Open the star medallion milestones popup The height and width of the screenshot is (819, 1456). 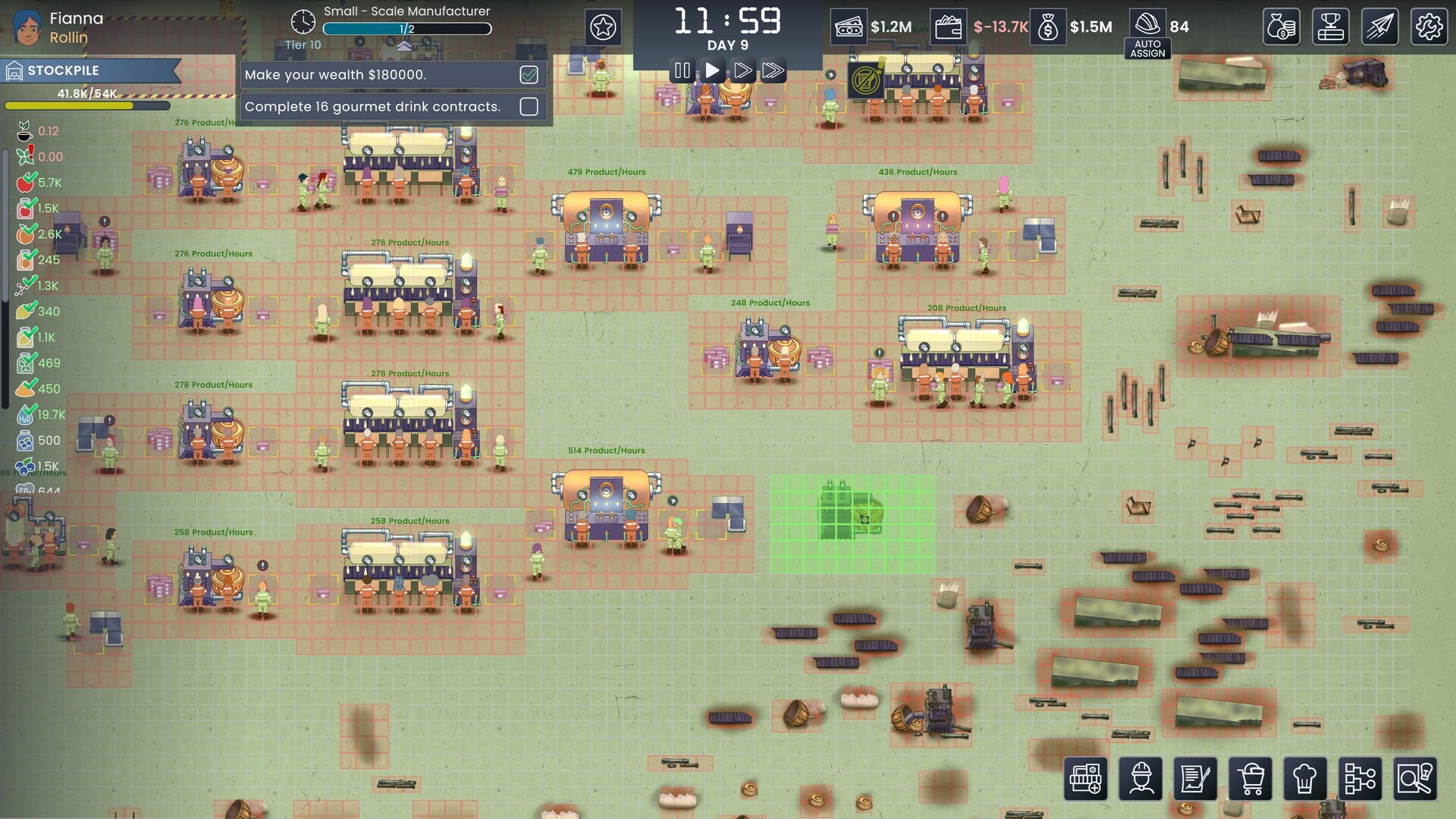[603, 27]
